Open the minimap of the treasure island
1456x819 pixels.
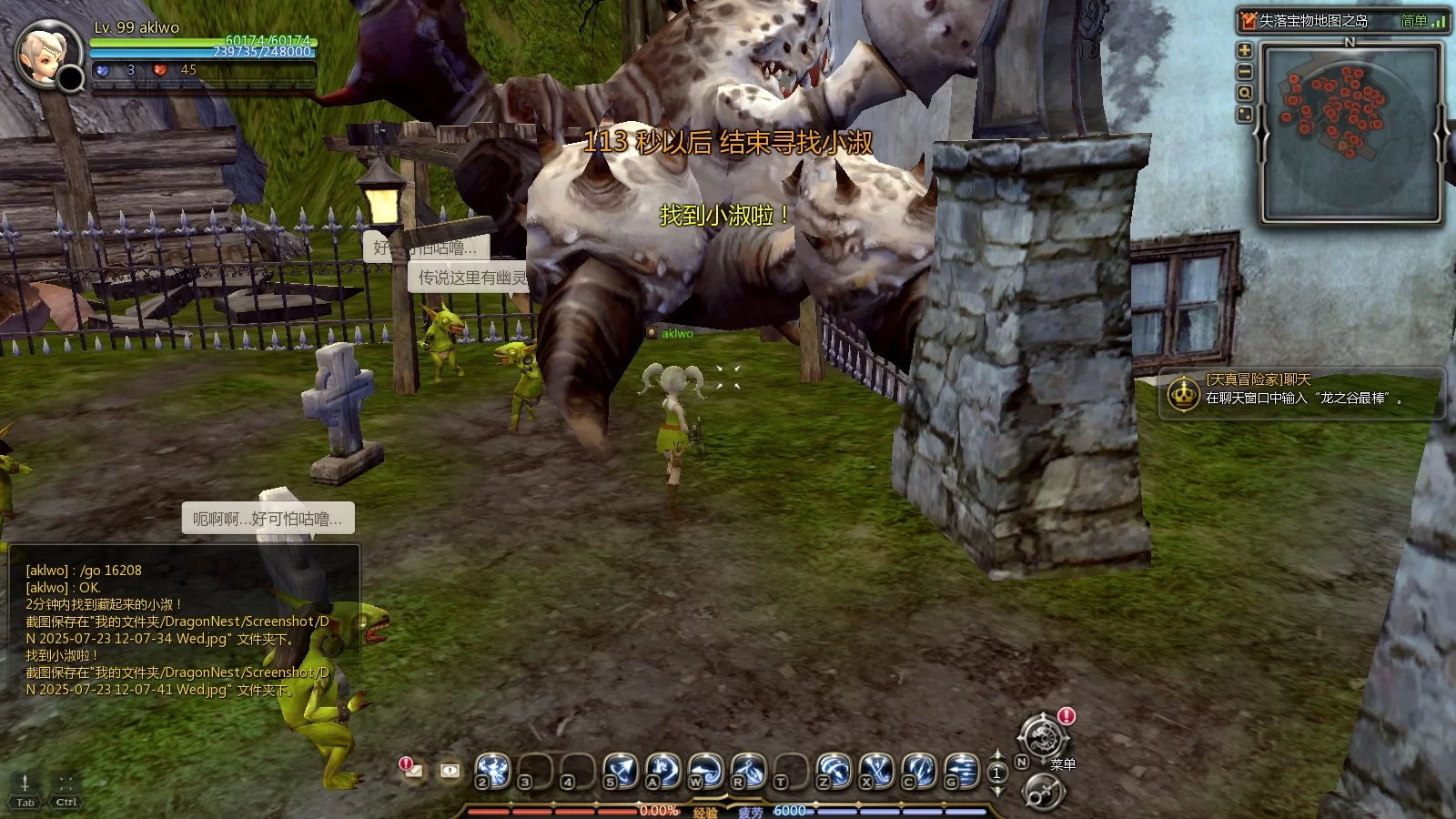(1350, 133)
